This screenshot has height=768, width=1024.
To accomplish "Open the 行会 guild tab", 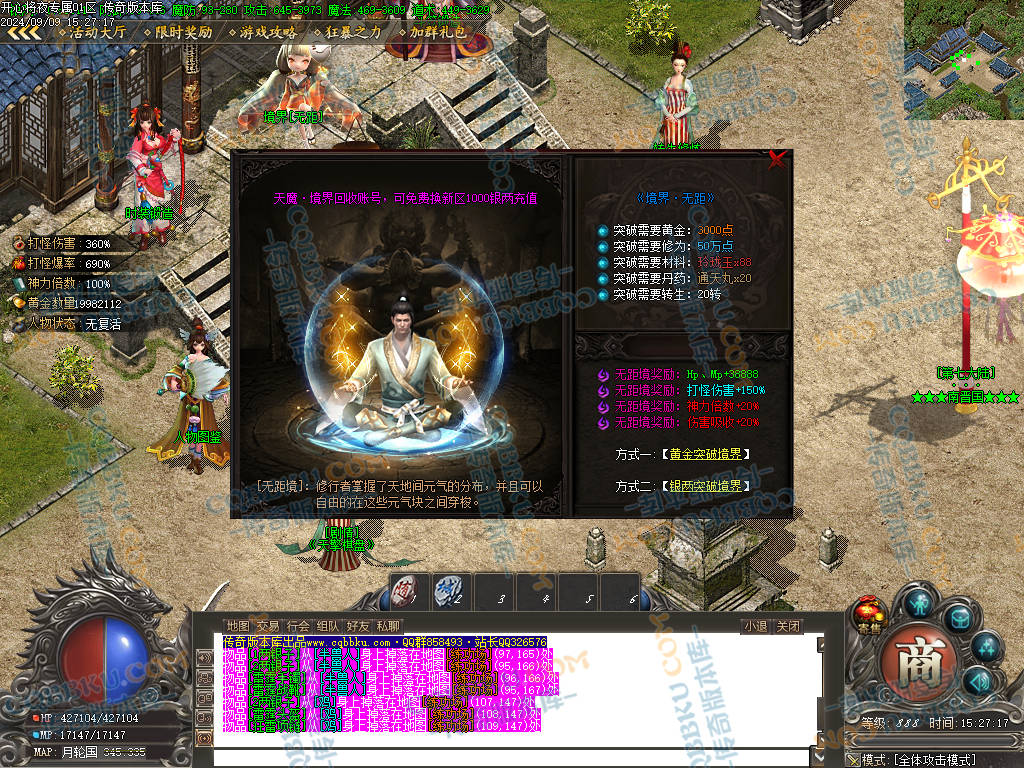I will (298, 626).
